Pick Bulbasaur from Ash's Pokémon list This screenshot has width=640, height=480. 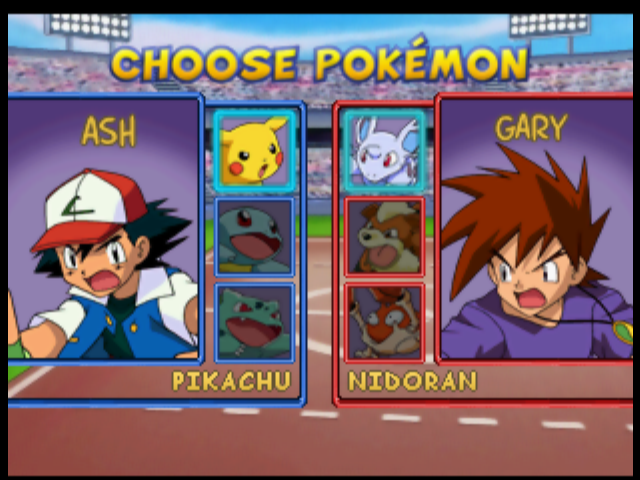(x=255, y=322)
